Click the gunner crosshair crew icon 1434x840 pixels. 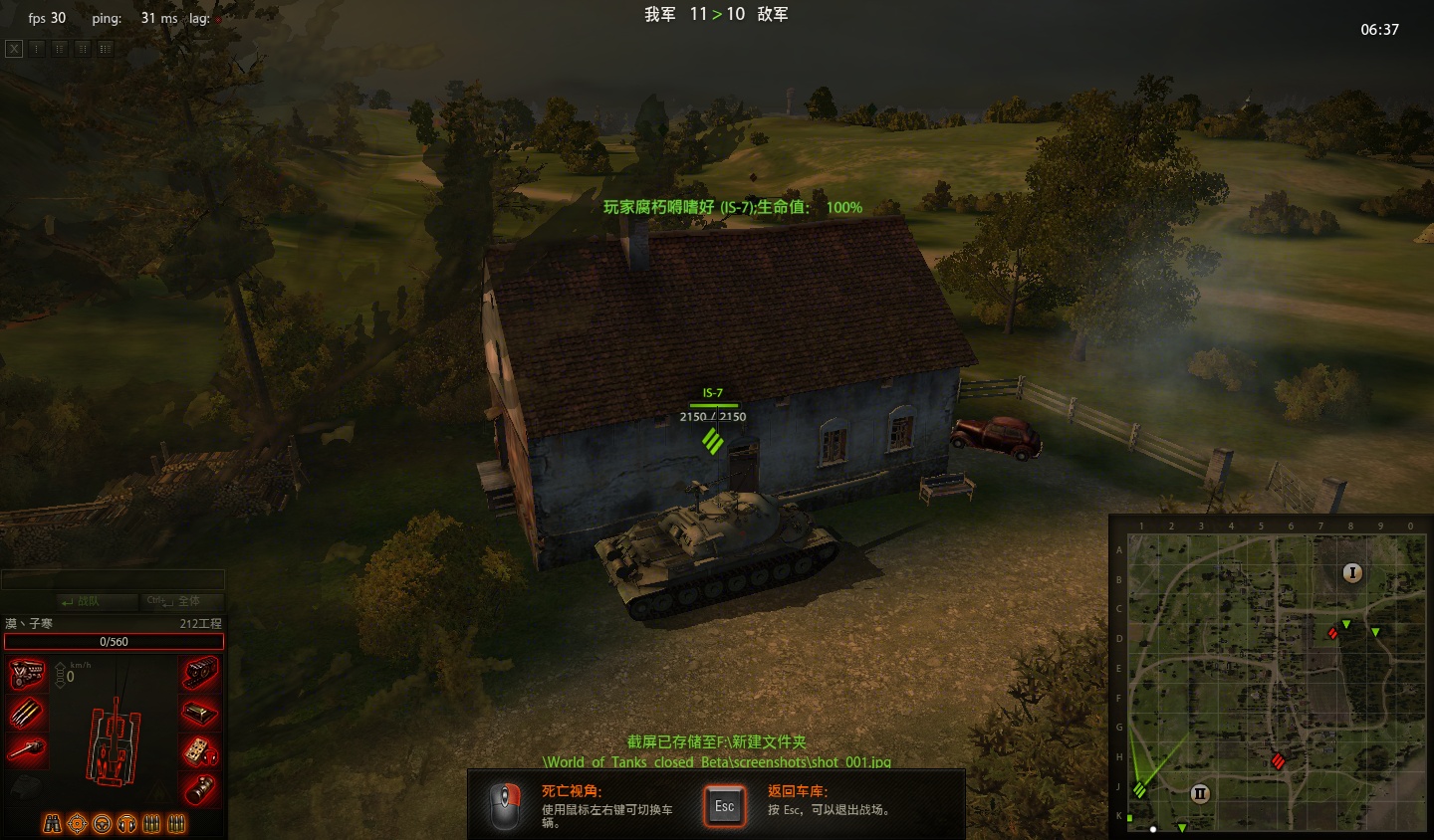click(77, 824)
